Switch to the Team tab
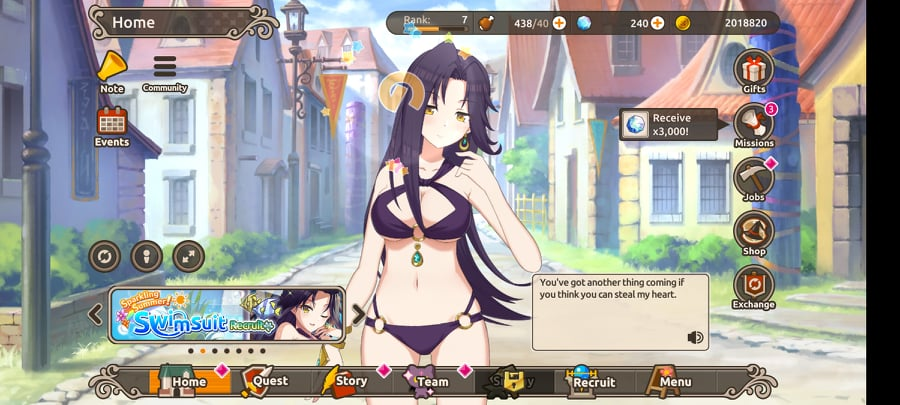The width and height of the screenshot is (900, 405). click(x=426, y=381)
